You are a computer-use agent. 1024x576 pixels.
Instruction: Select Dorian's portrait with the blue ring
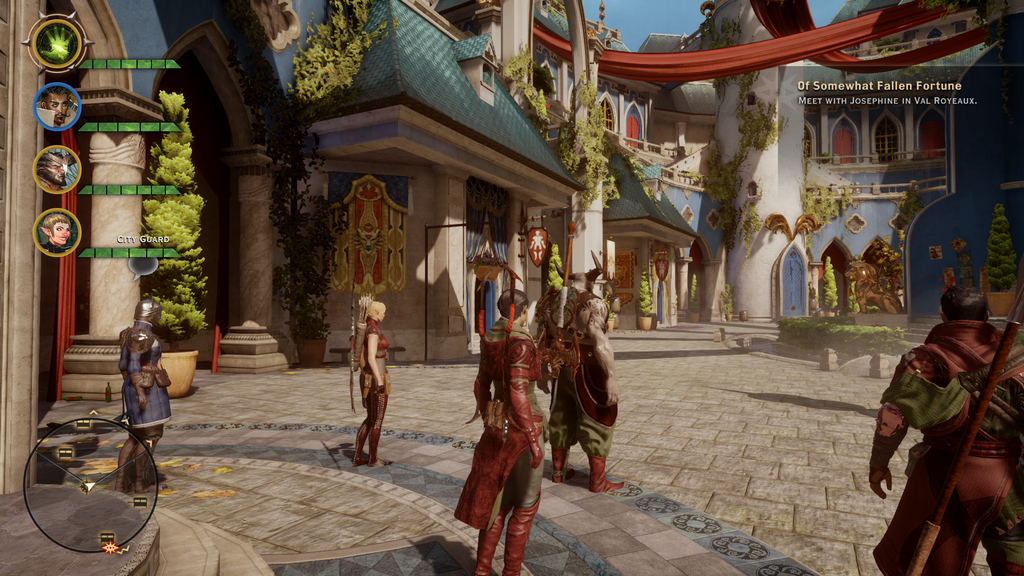point(57,106)
